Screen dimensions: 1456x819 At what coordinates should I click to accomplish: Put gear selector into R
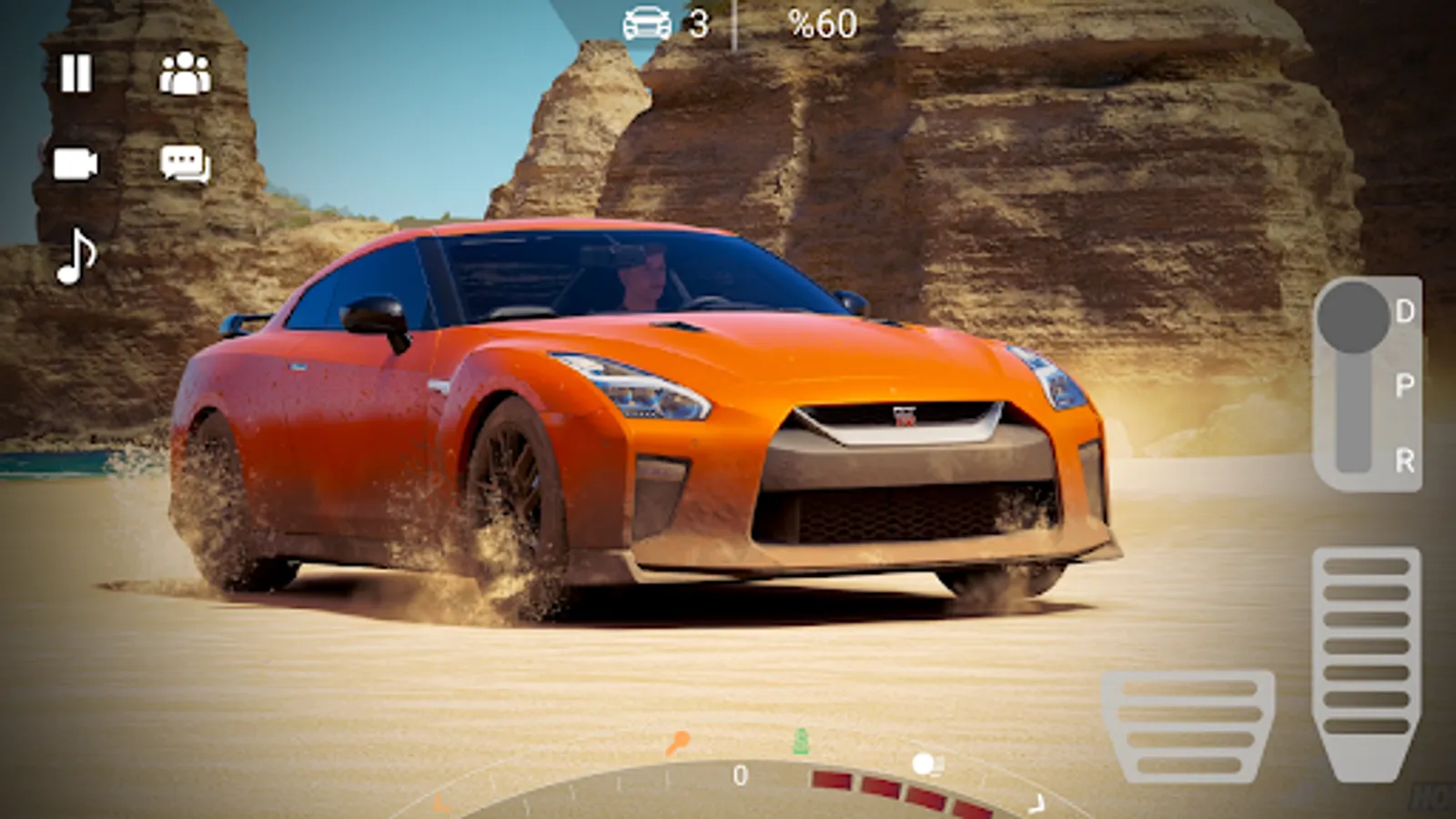point(1404,460)
